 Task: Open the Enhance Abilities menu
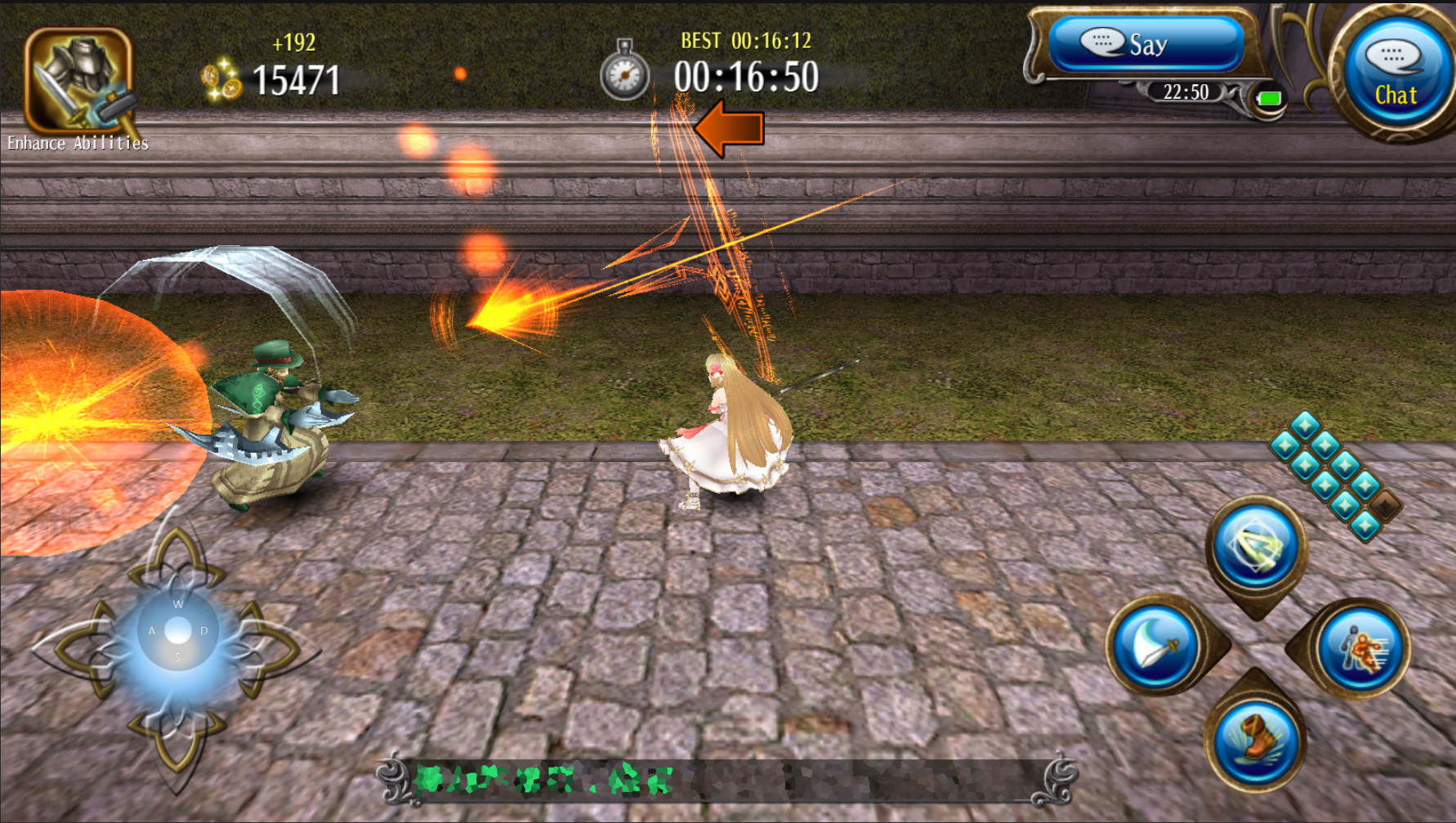78,83
